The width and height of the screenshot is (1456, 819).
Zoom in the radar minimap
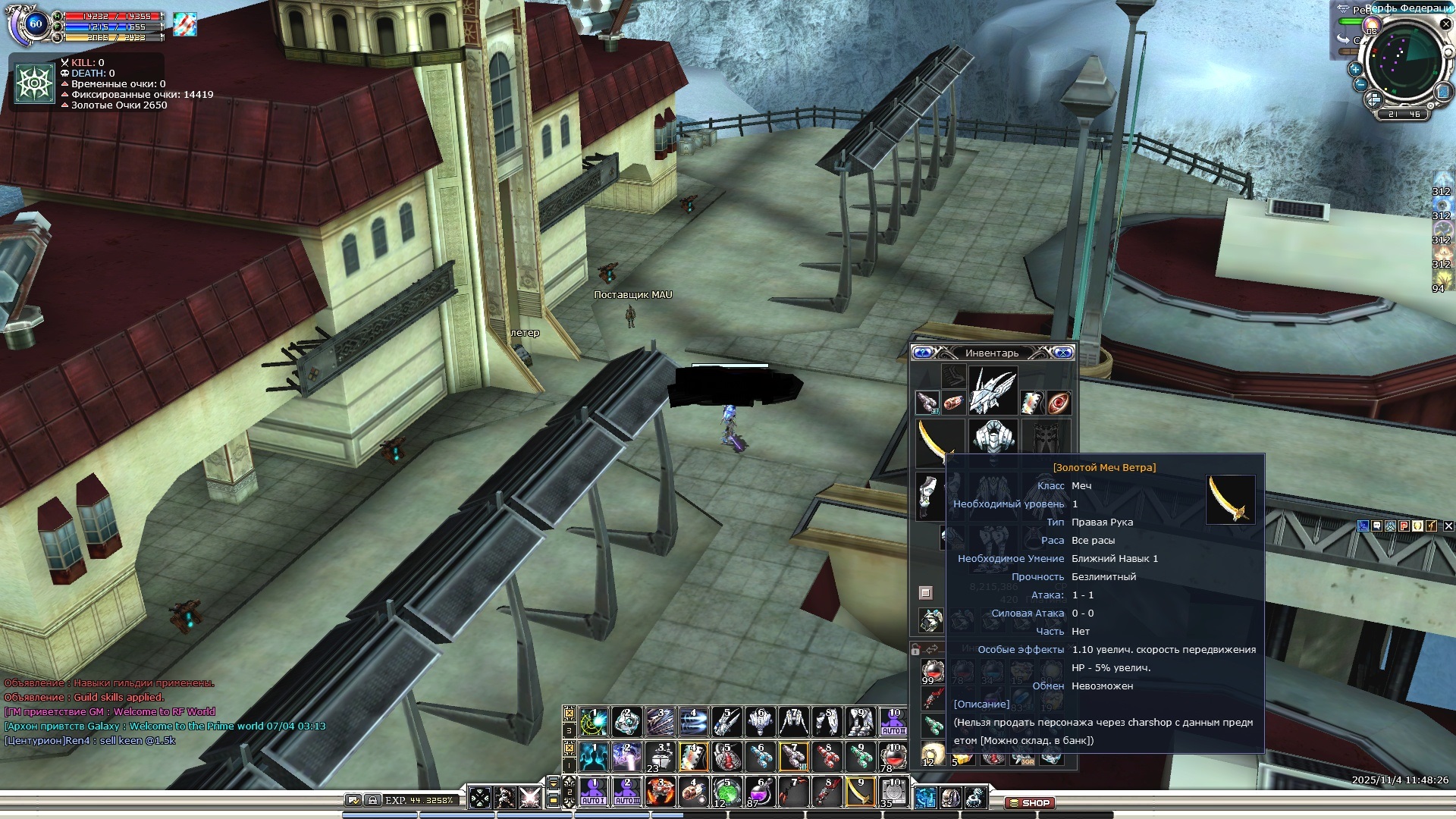click(1355, 68)
